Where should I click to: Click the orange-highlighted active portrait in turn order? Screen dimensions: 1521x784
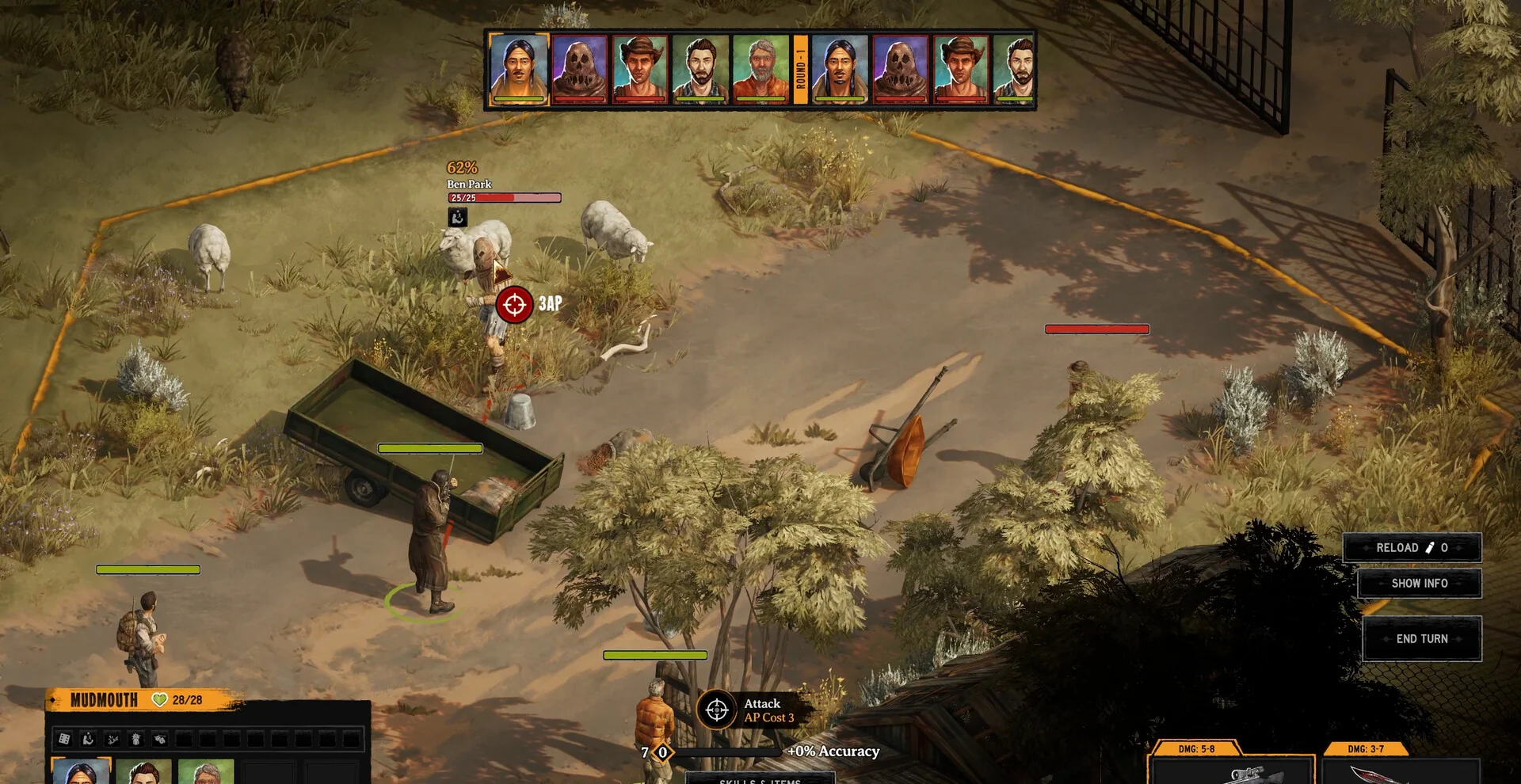tap(519, 69)
